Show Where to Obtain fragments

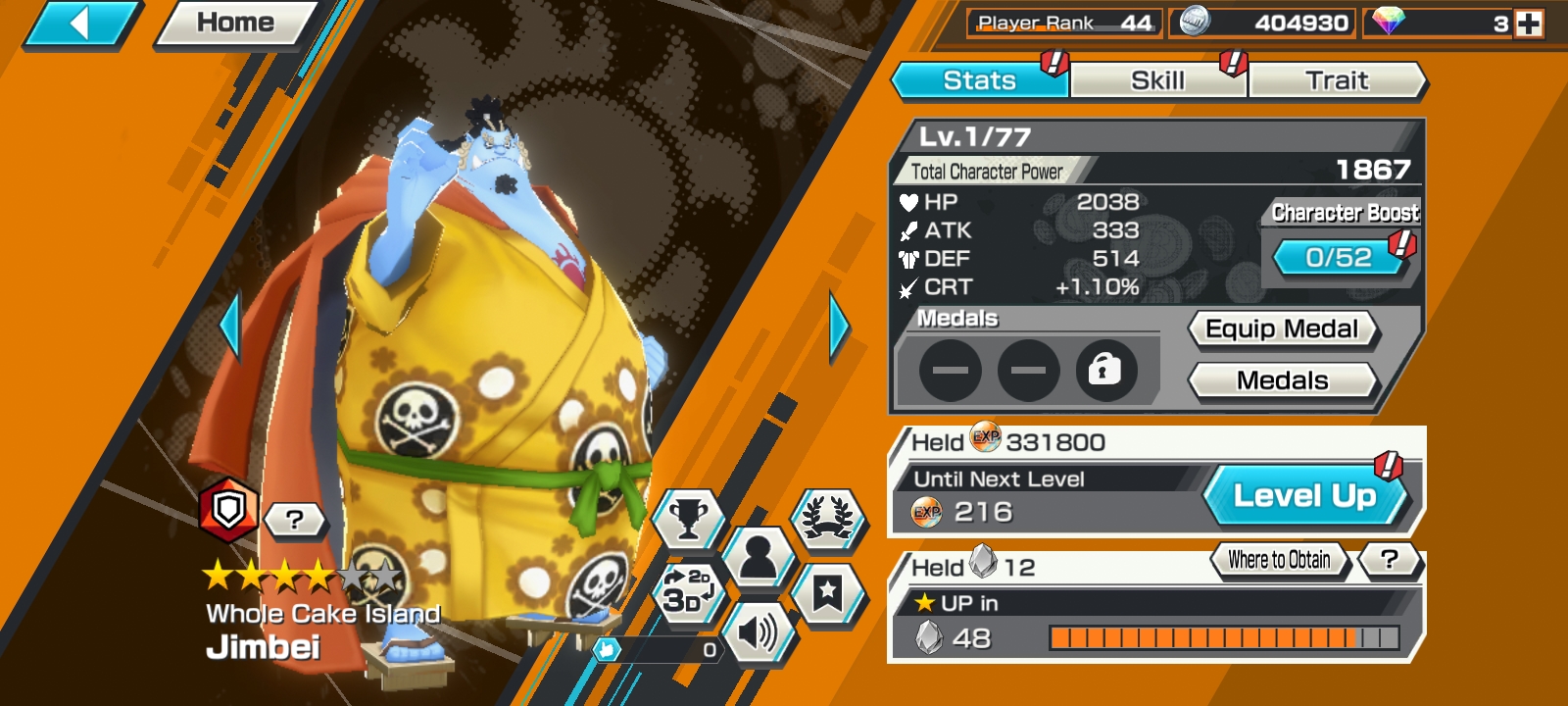(x=1279, y=560)
